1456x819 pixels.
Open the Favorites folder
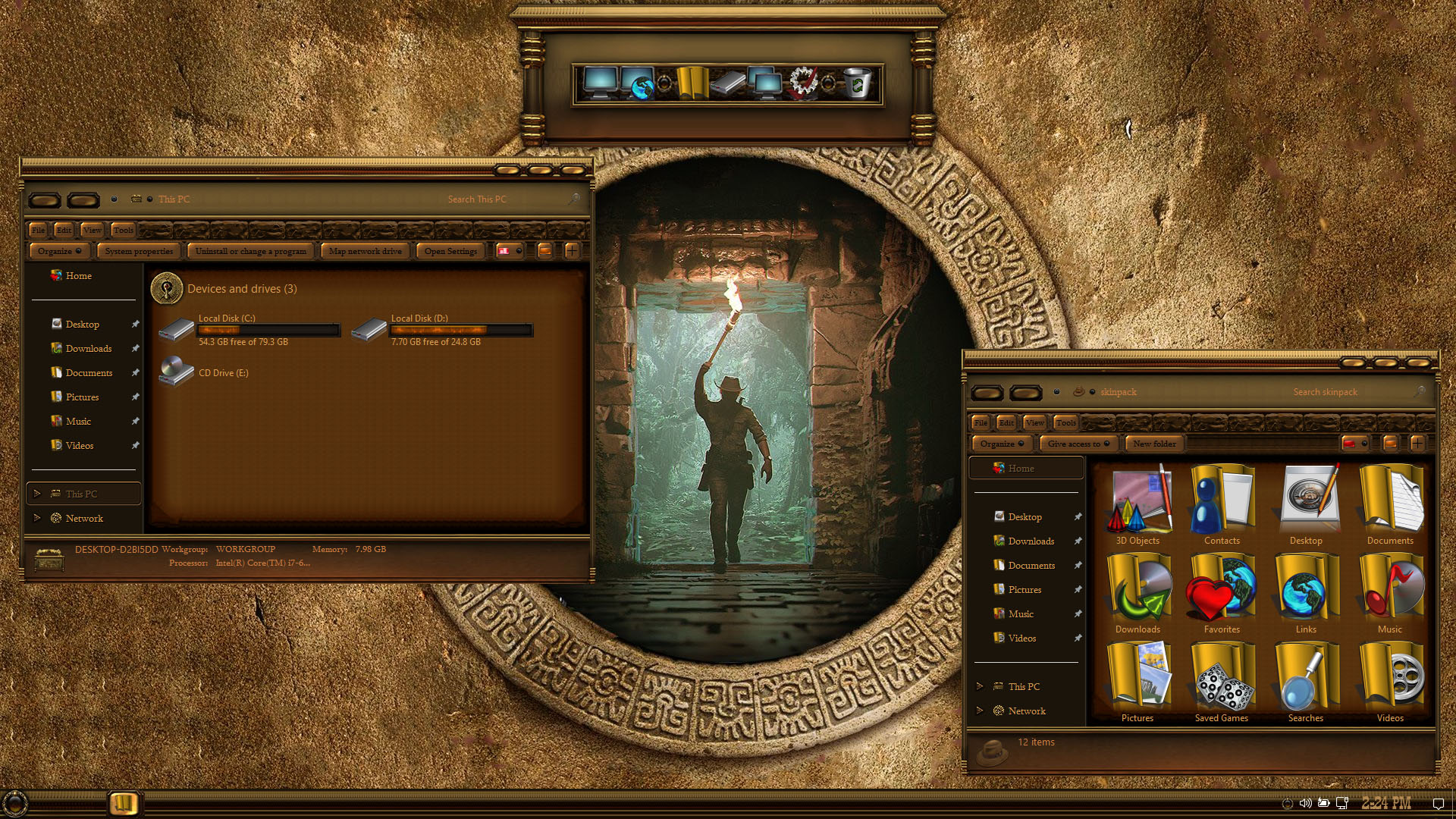(1222, 592)
